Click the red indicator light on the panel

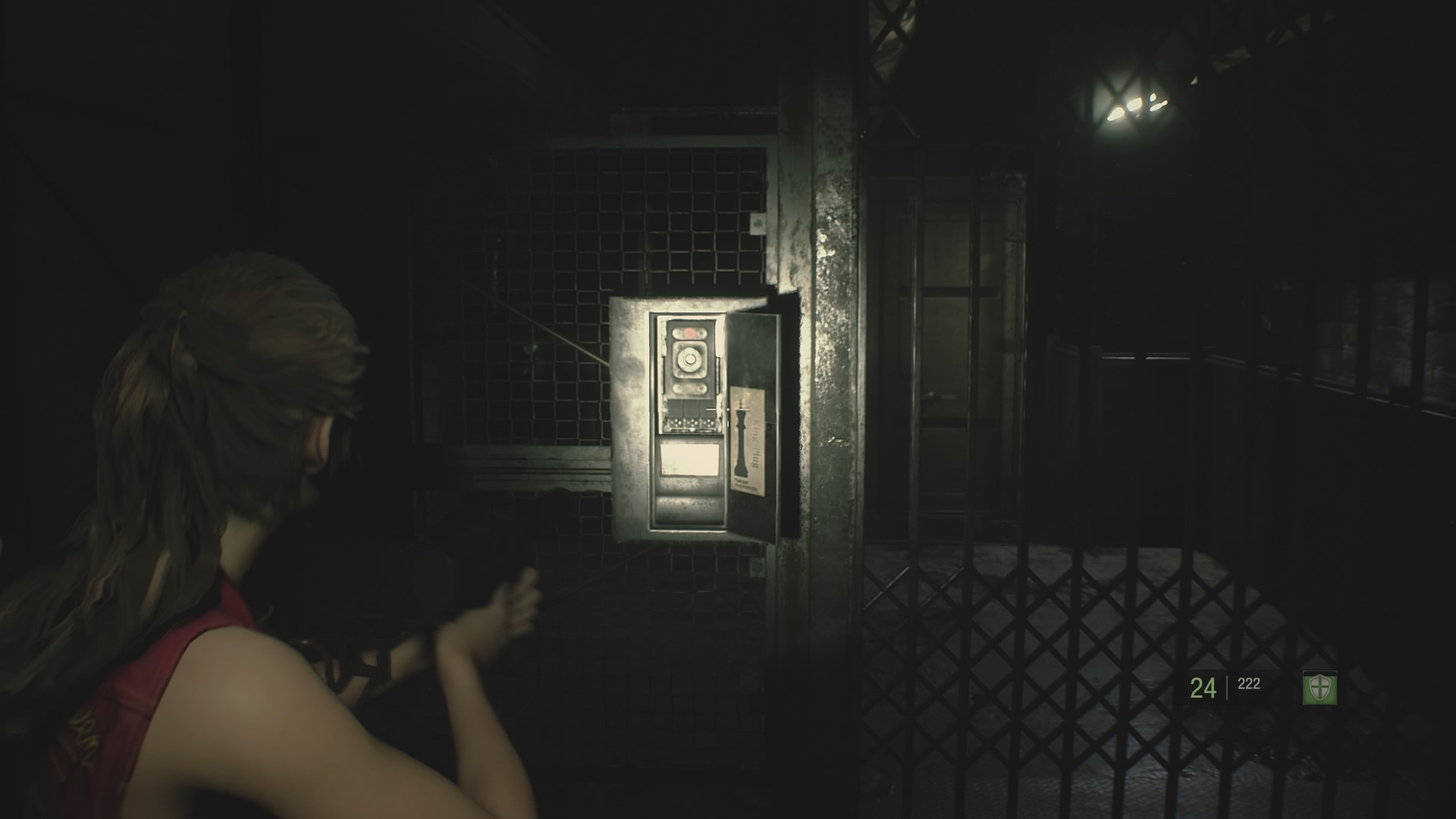point(689,332)
